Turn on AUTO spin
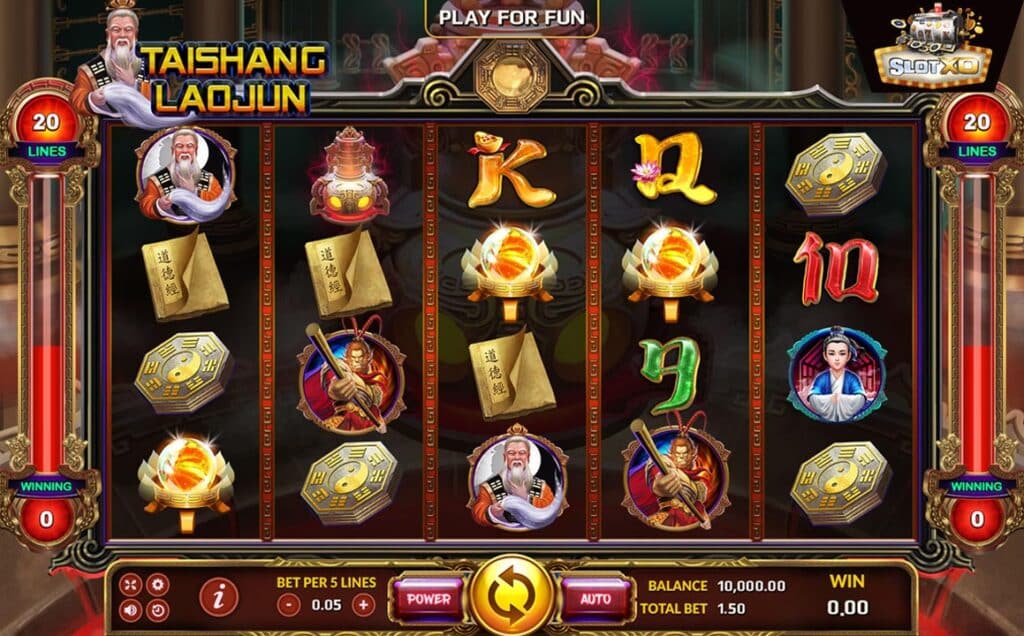Screen dimensions: 1024x636 point(595,599)
